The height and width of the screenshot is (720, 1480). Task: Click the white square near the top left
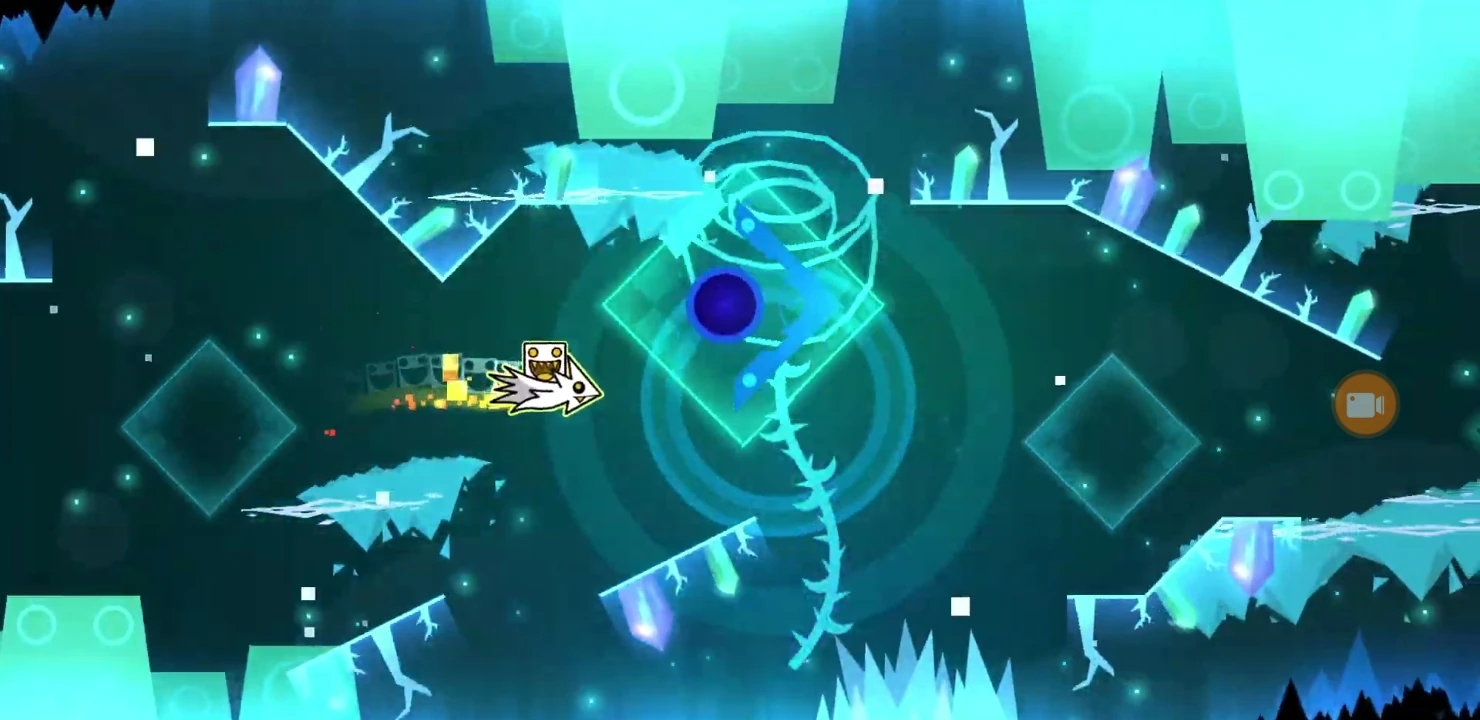[145, 146]
